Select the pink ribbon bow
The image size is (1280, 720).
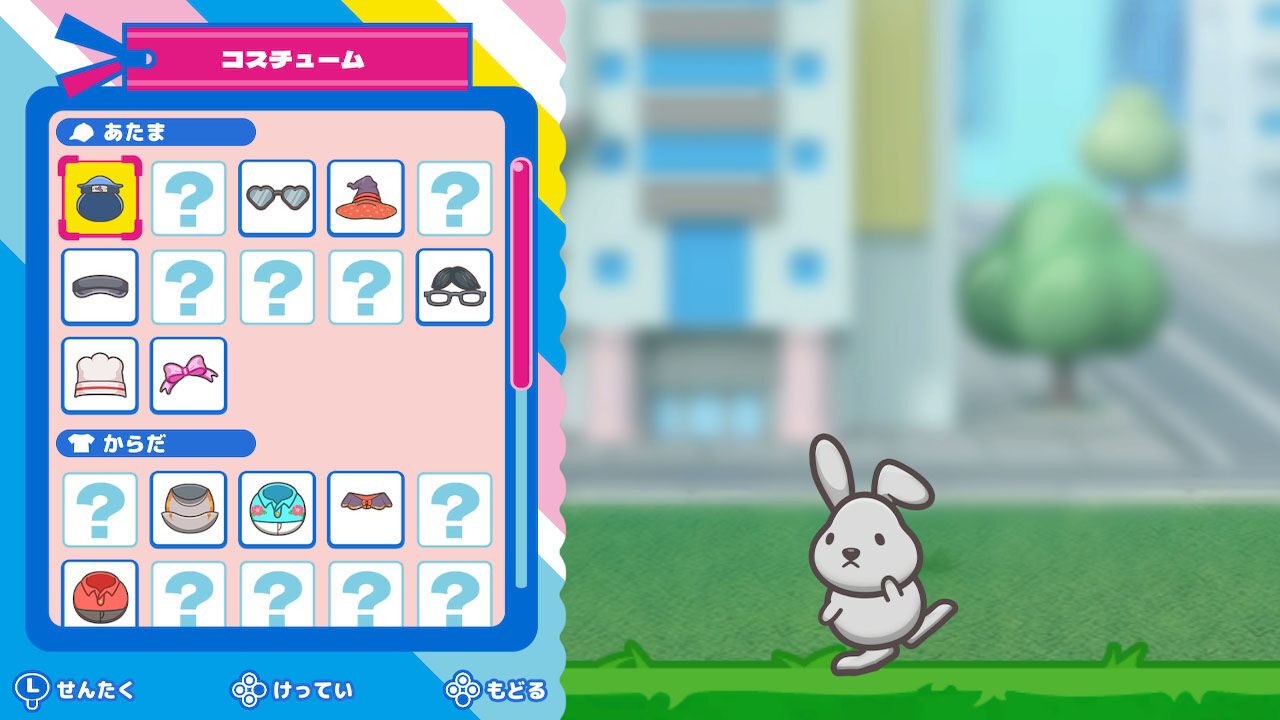point(188,375)
